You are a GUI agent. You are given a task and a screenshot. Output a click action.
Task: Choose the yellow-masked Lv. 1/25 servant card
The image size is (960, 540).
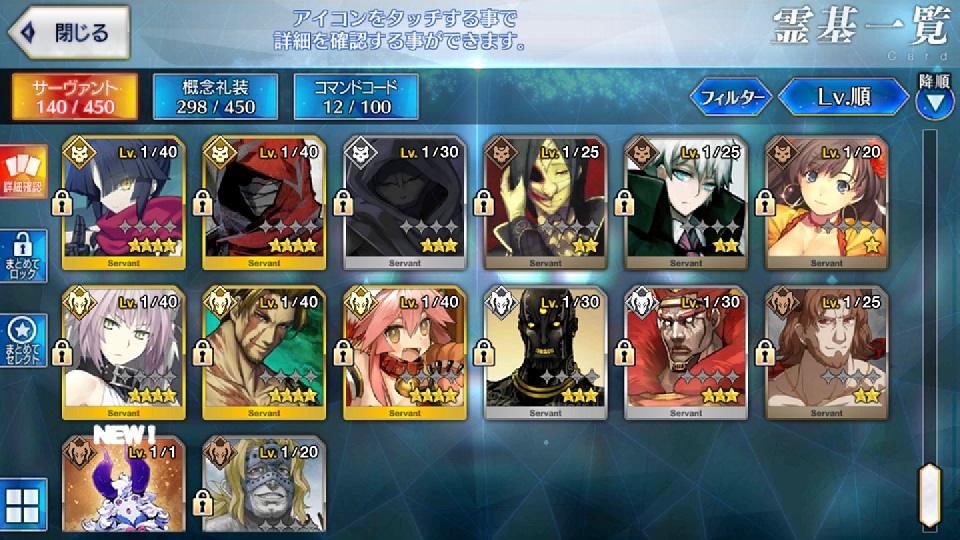(543, 202)
